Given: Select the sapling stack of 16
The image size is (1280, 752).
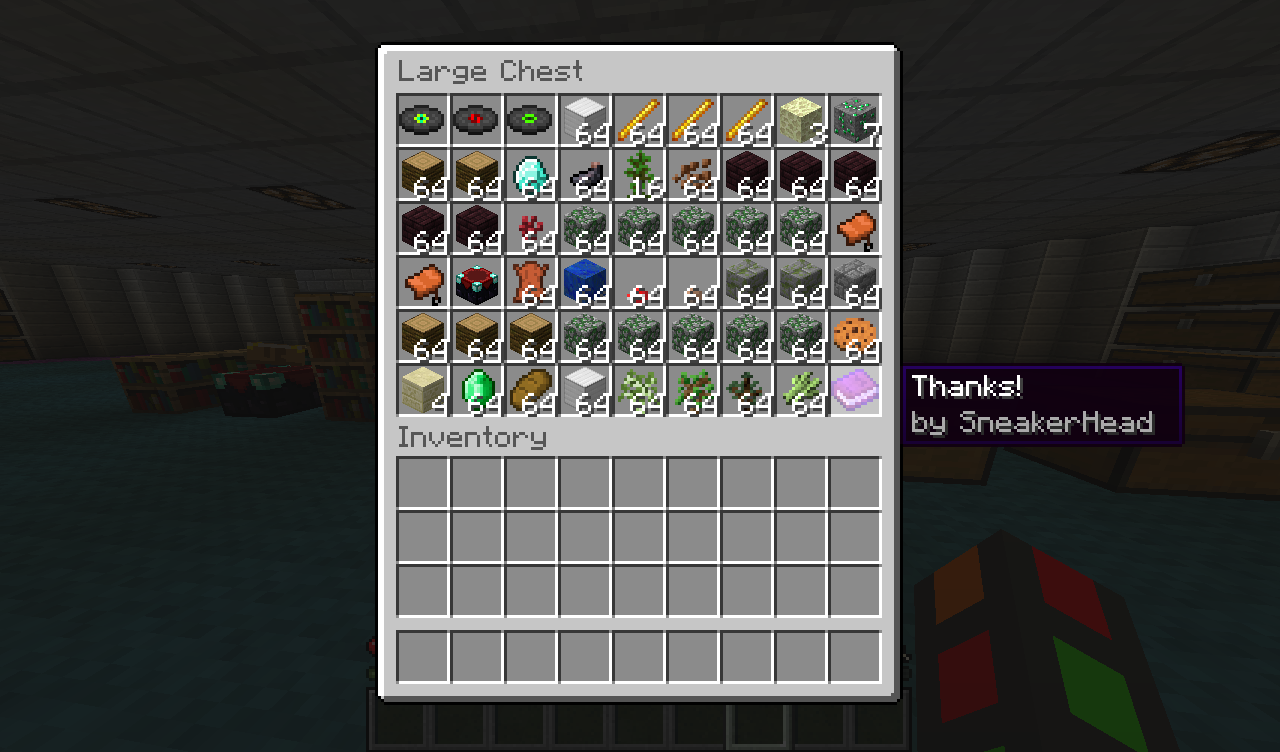Looking at the screenshot, I should pyautogui.click(x=639, y=174).
